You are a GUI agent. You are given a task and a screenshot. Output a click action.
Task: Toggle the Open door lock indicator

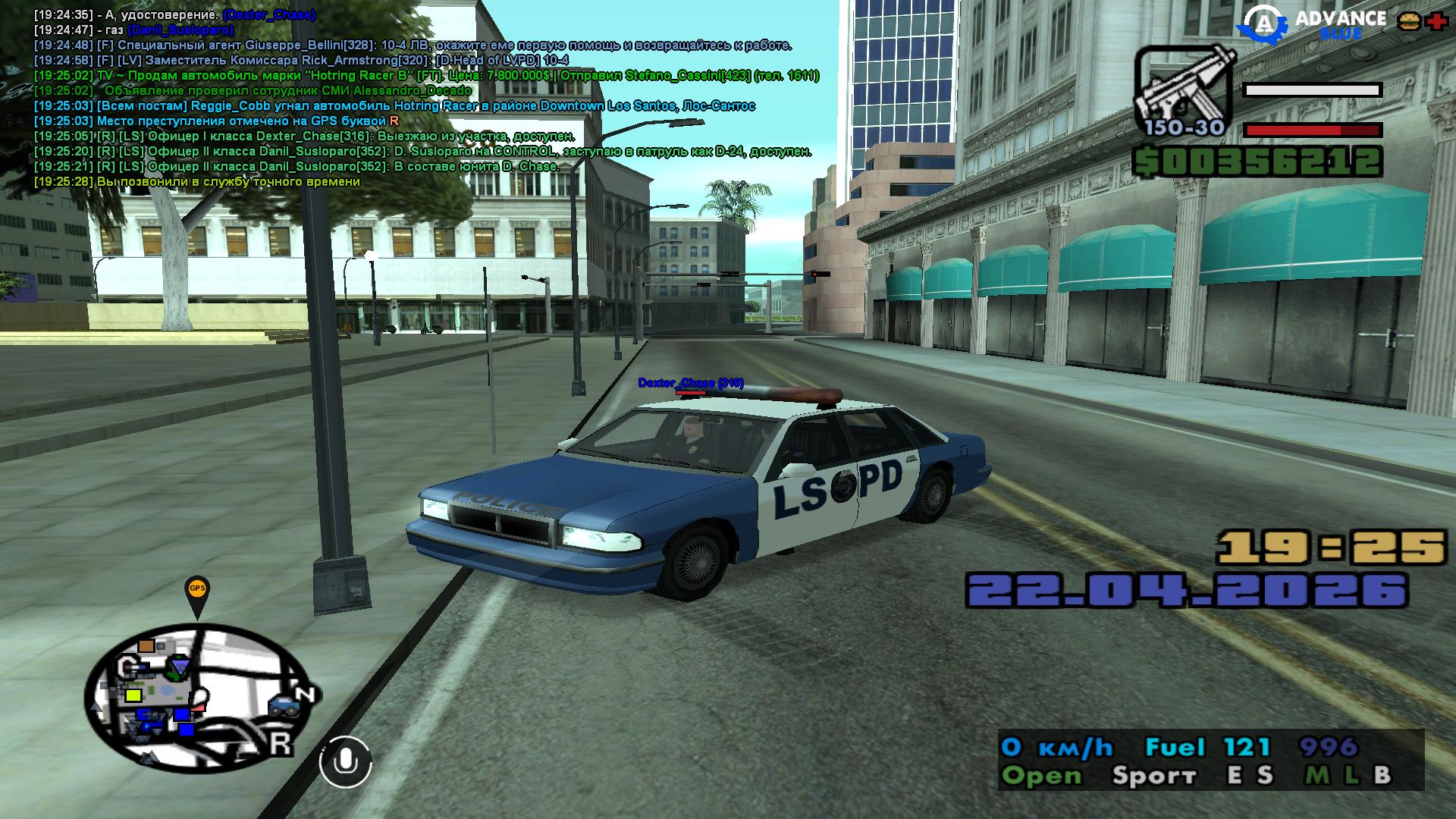click(1041, 776)
